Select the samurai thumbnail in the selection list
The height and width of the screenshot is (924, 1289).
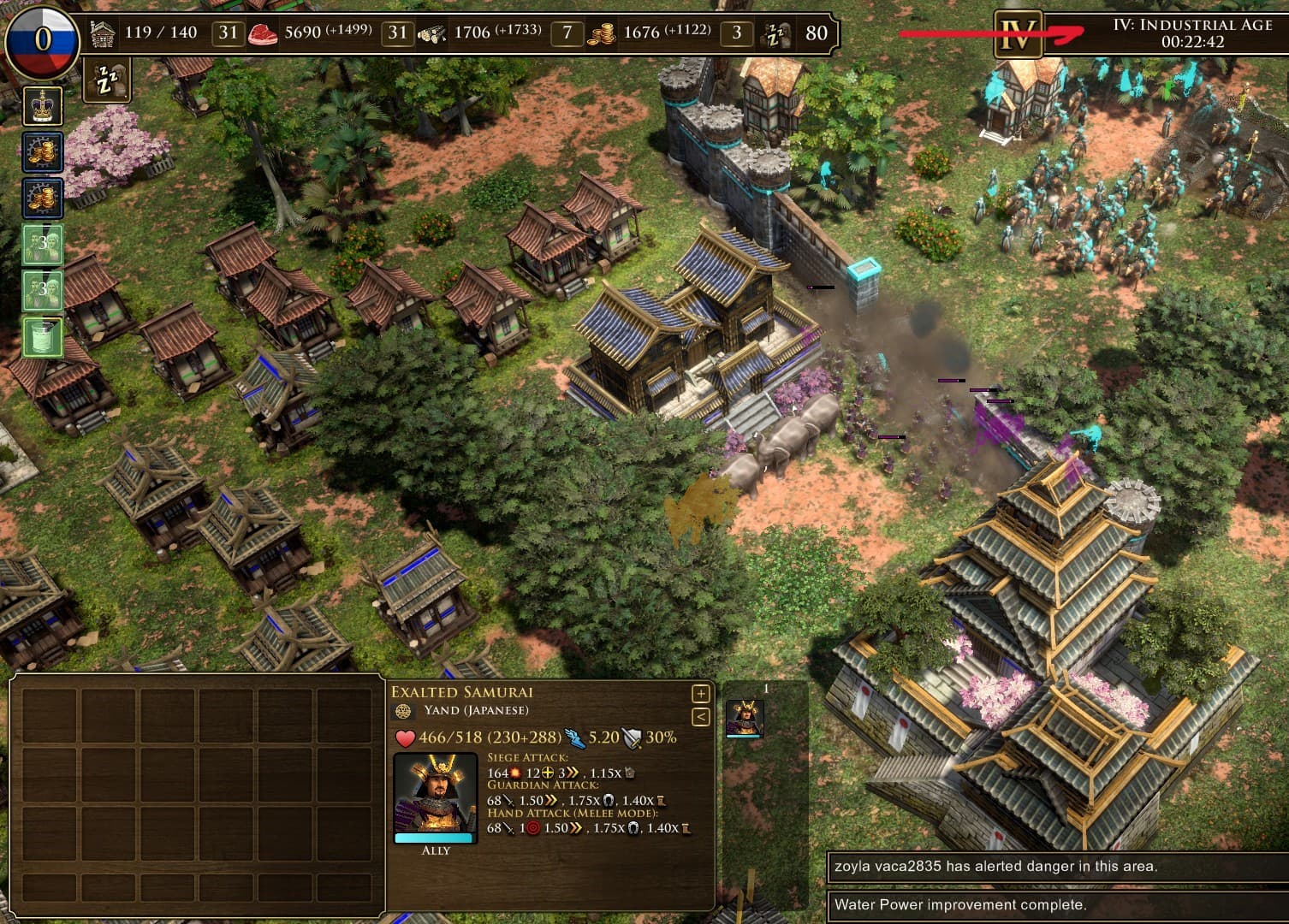point(745,718)
